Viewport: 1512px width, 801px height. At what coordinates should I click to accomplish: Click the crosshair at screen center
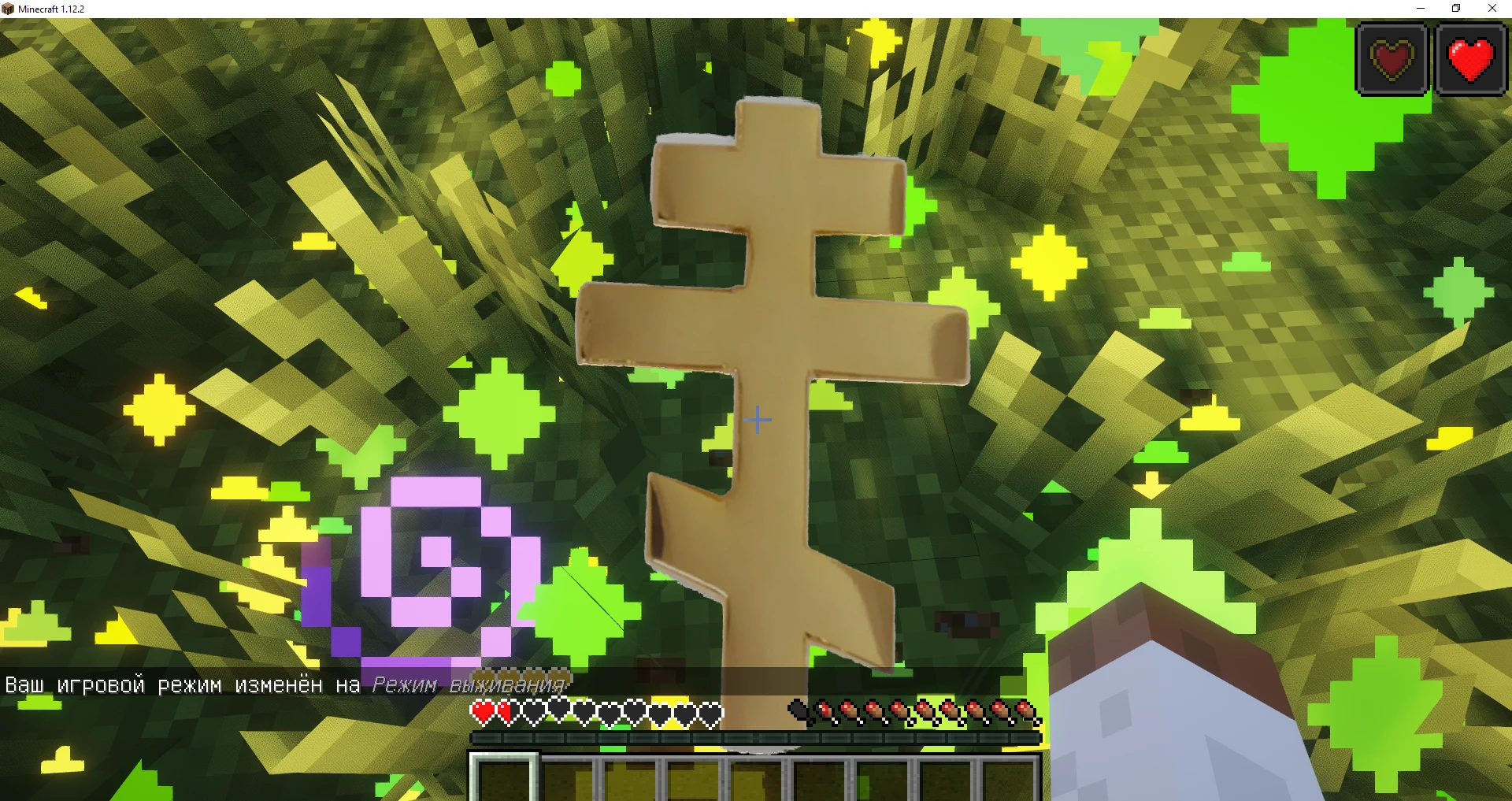tap(758, 420)
